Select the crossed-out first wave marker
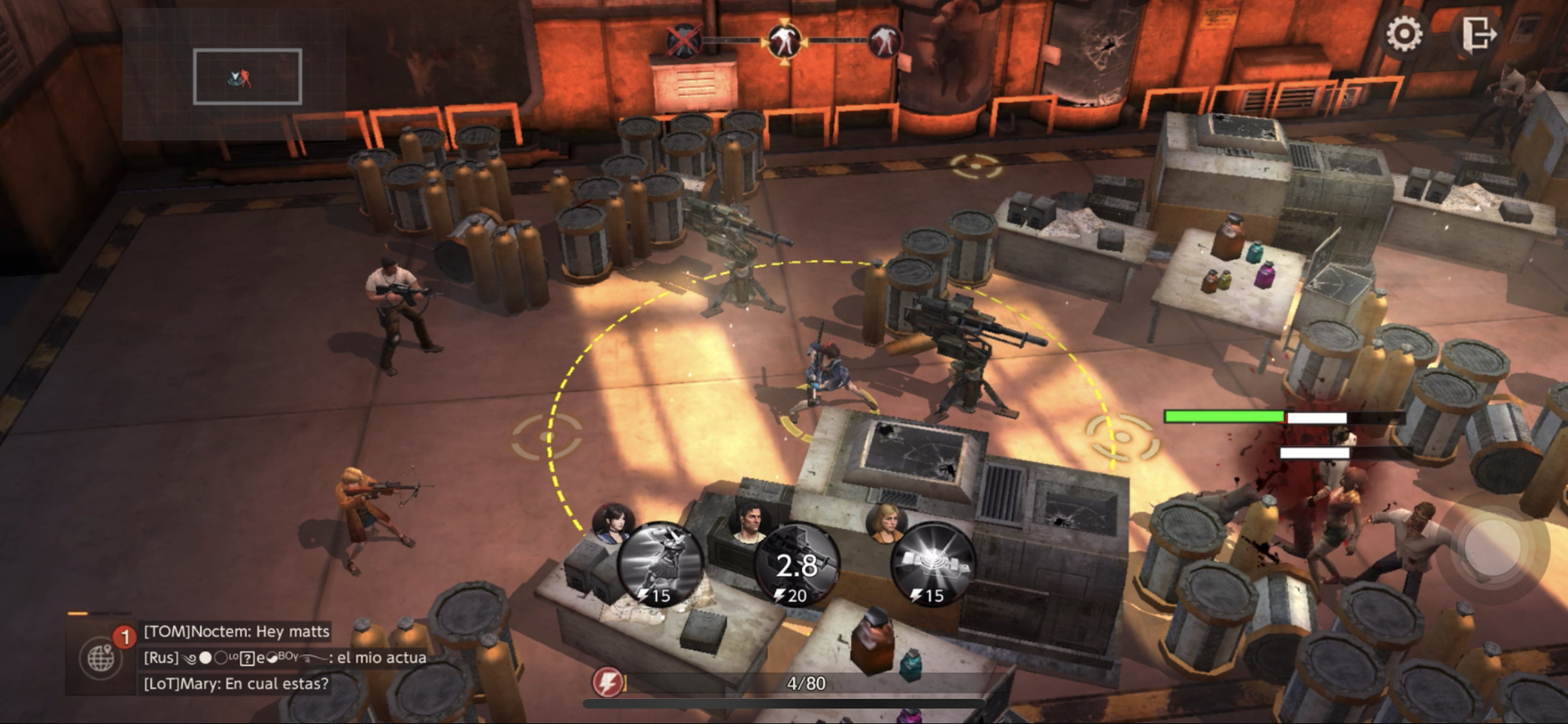The height and width of the screenshot is (724, 1568). [x=683, y=42]
